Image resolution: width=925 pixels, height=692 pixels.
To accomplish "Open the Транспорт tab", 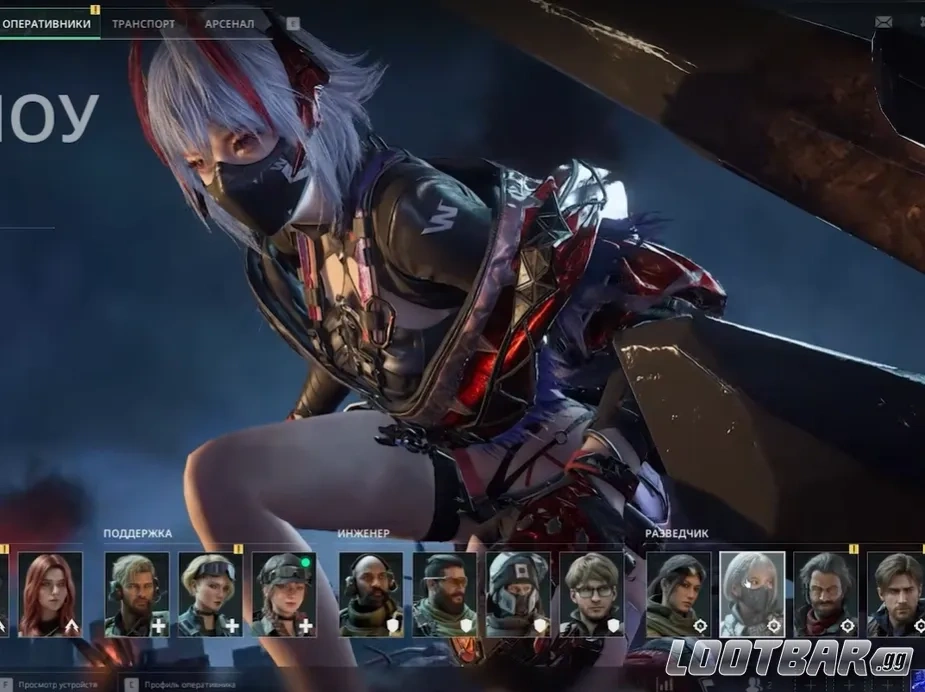I will [144, 23].
